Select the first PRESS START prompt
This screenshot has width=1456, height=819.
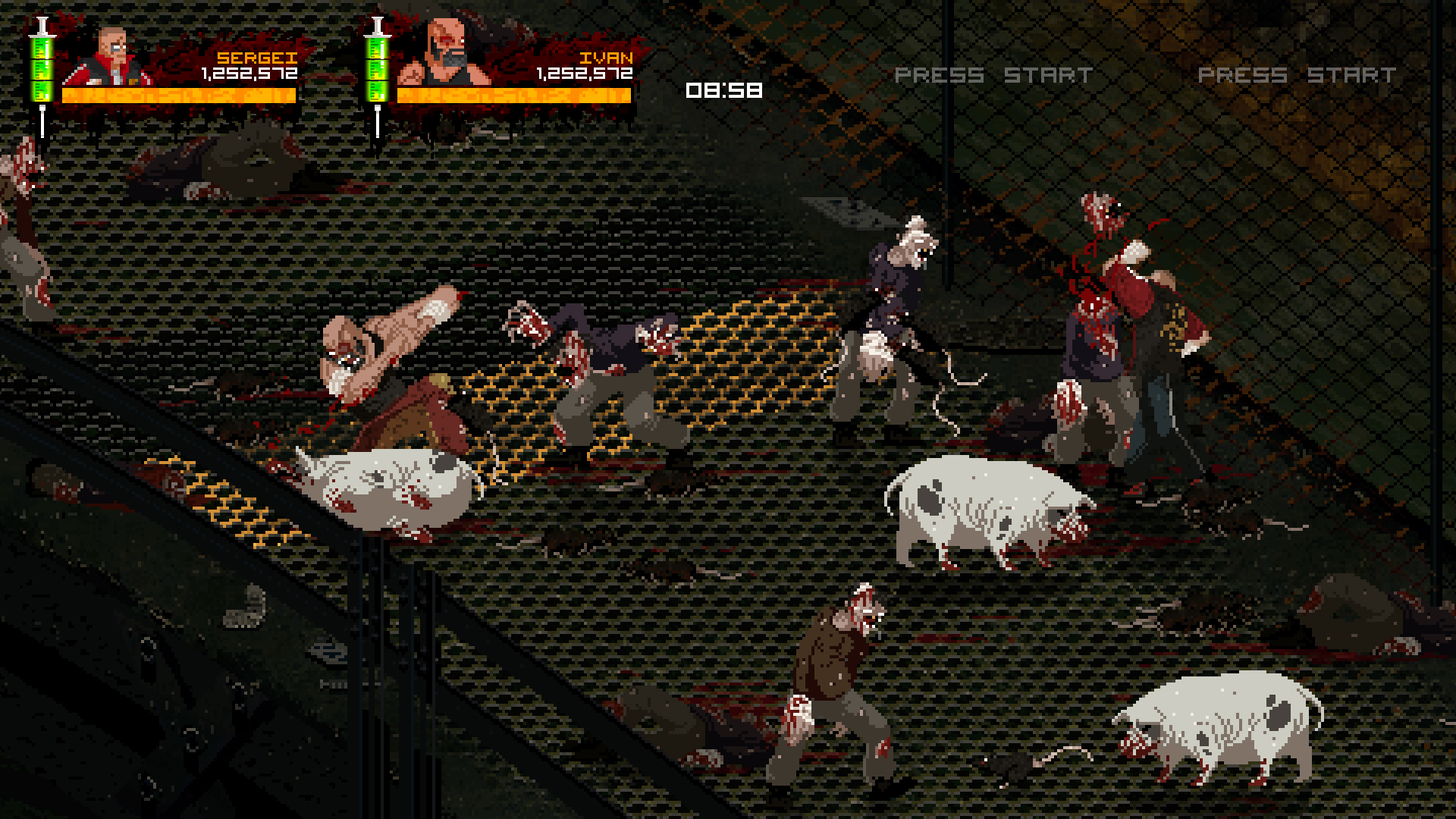pos(993,74)
